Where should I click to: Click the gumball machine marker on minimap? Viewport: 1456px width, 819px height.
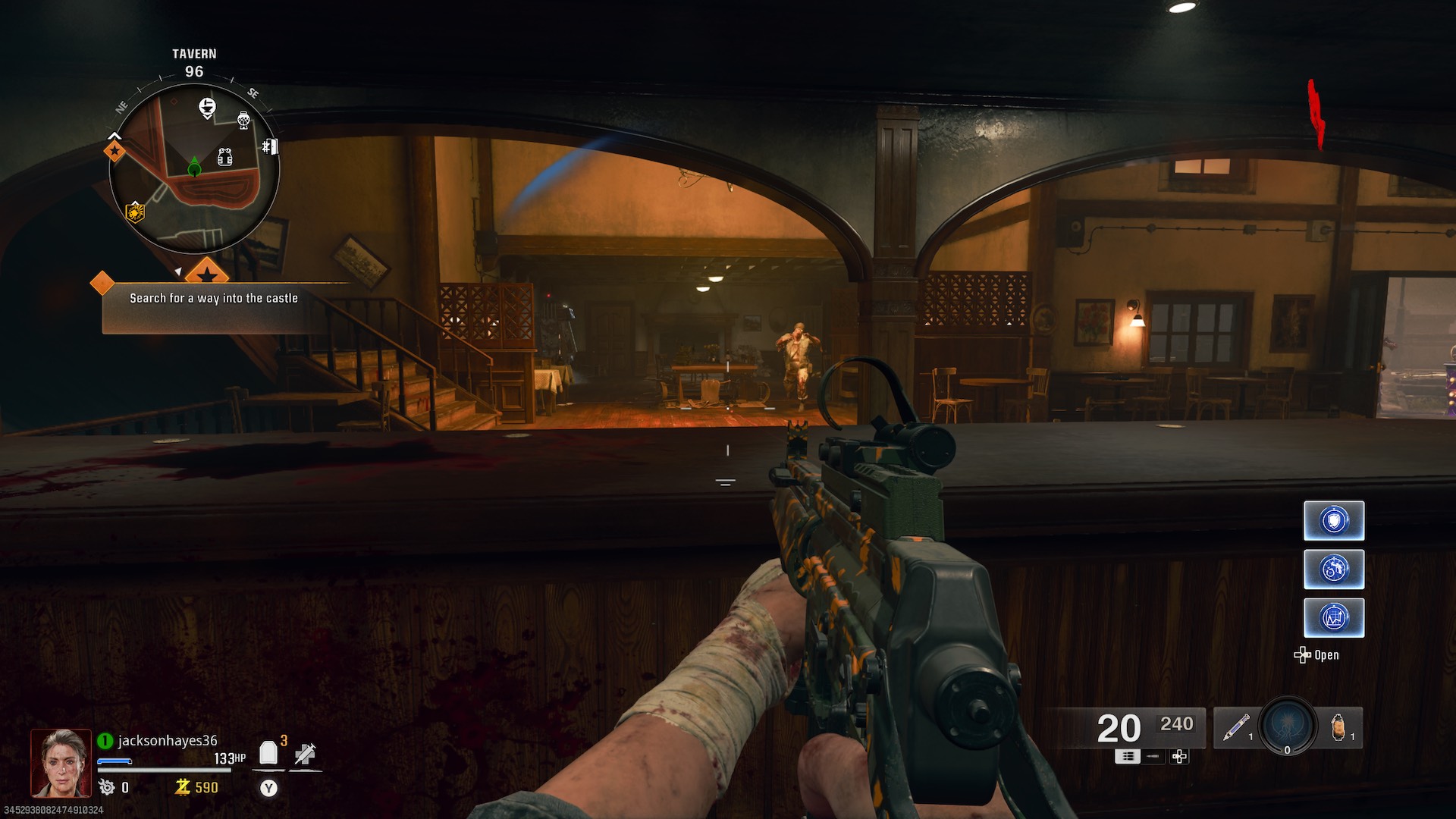tap(243, 120)
